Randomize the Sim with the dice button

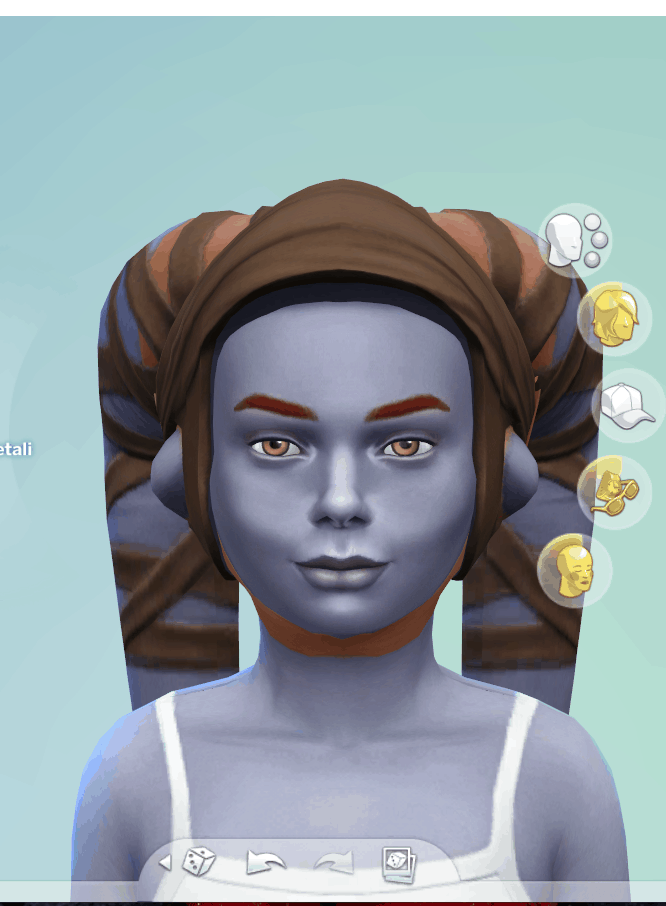[199, 861]
